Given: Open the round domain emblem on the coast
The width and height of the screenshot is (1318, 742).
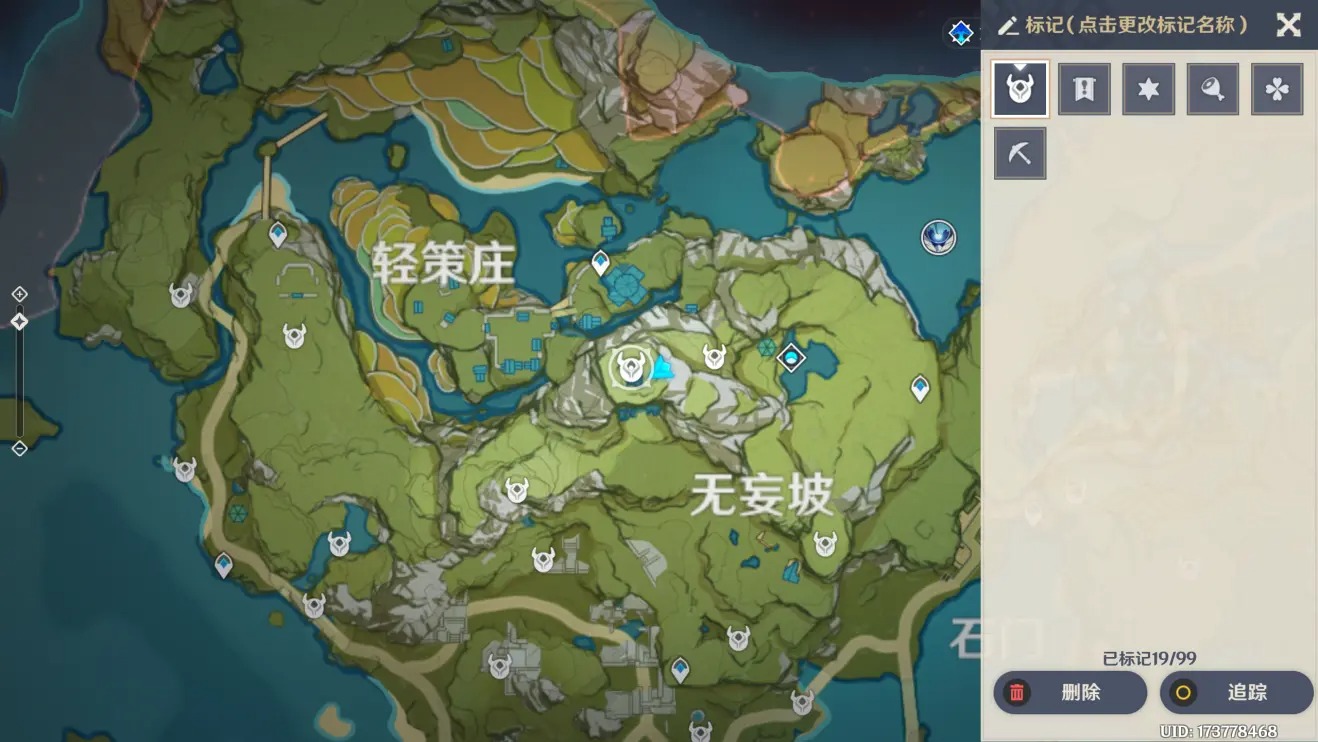Looking at the screenshot, I should tap(937, 239).
